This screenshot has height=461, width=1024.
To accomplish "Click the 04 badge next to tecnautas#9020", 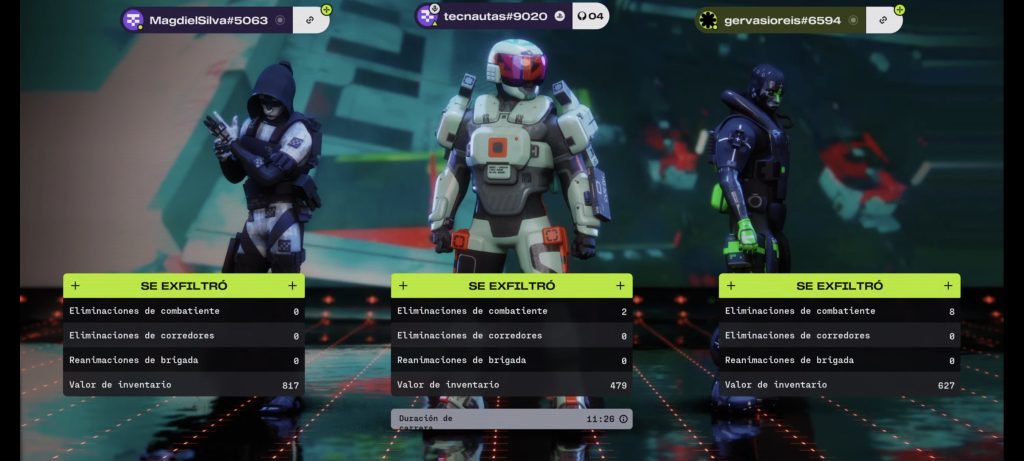I will [591, 16].
